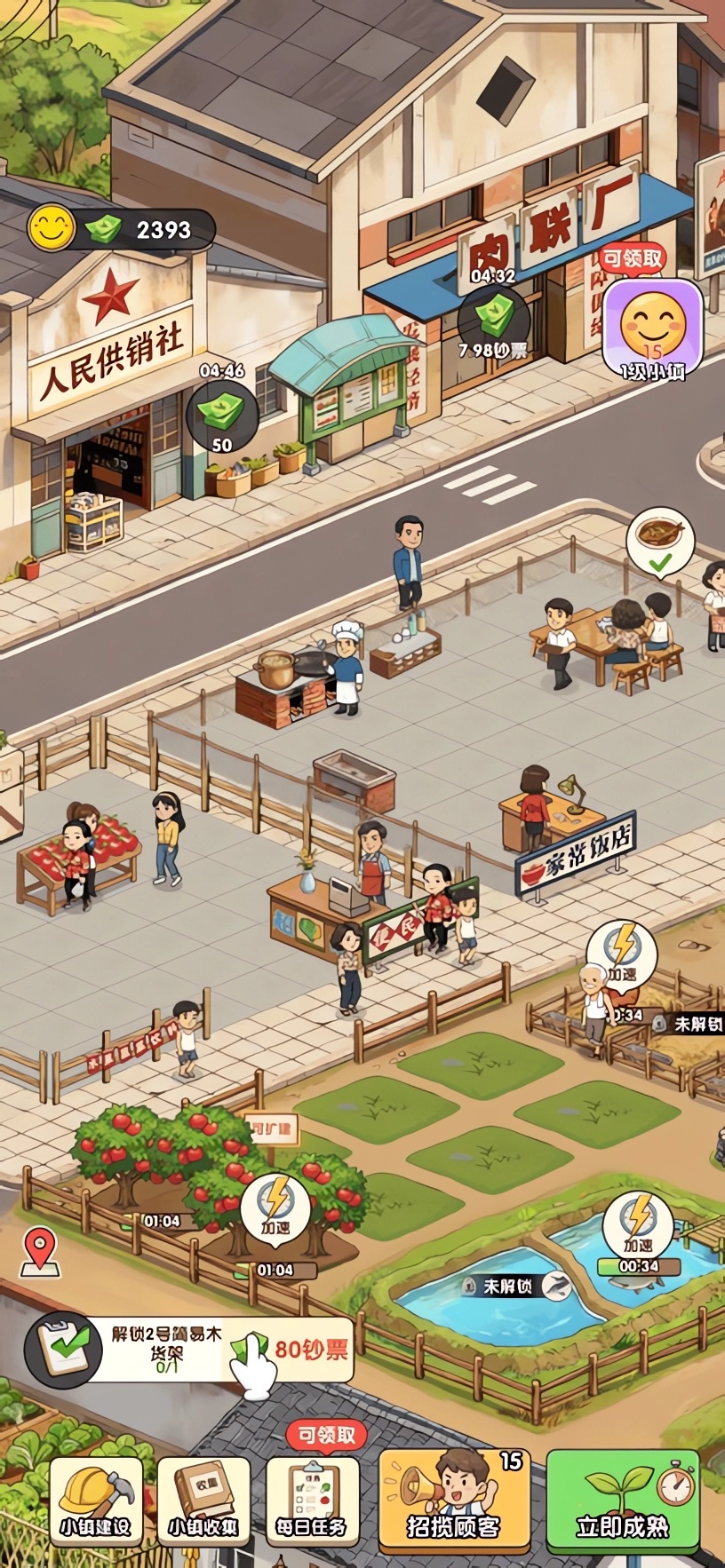This screenshot has width=725, height=1568.
Task: Open the 小镇收集 collection book
Action: coord(203,1501)
